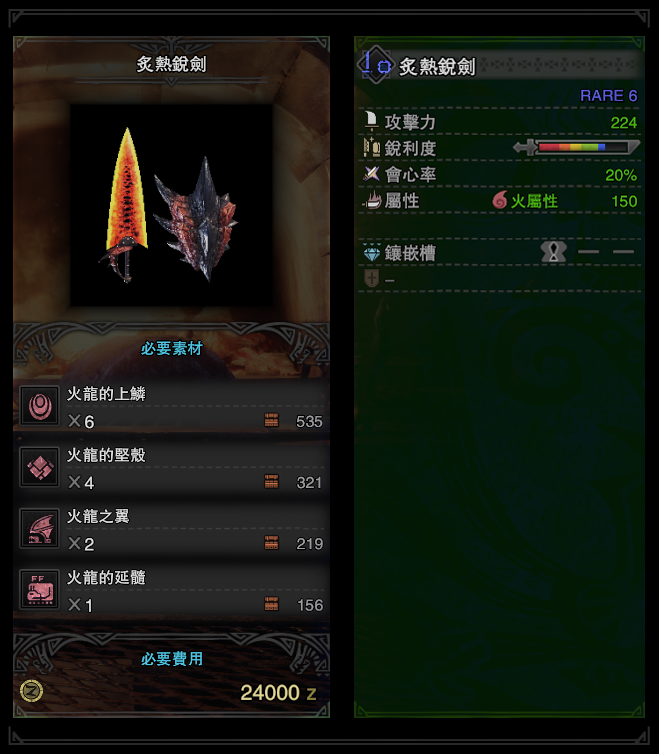Image resolution: width=659 pixels, height=754 pixels.
Task: Select the 火龍的堅殼 material row
Action: point(171,468)
